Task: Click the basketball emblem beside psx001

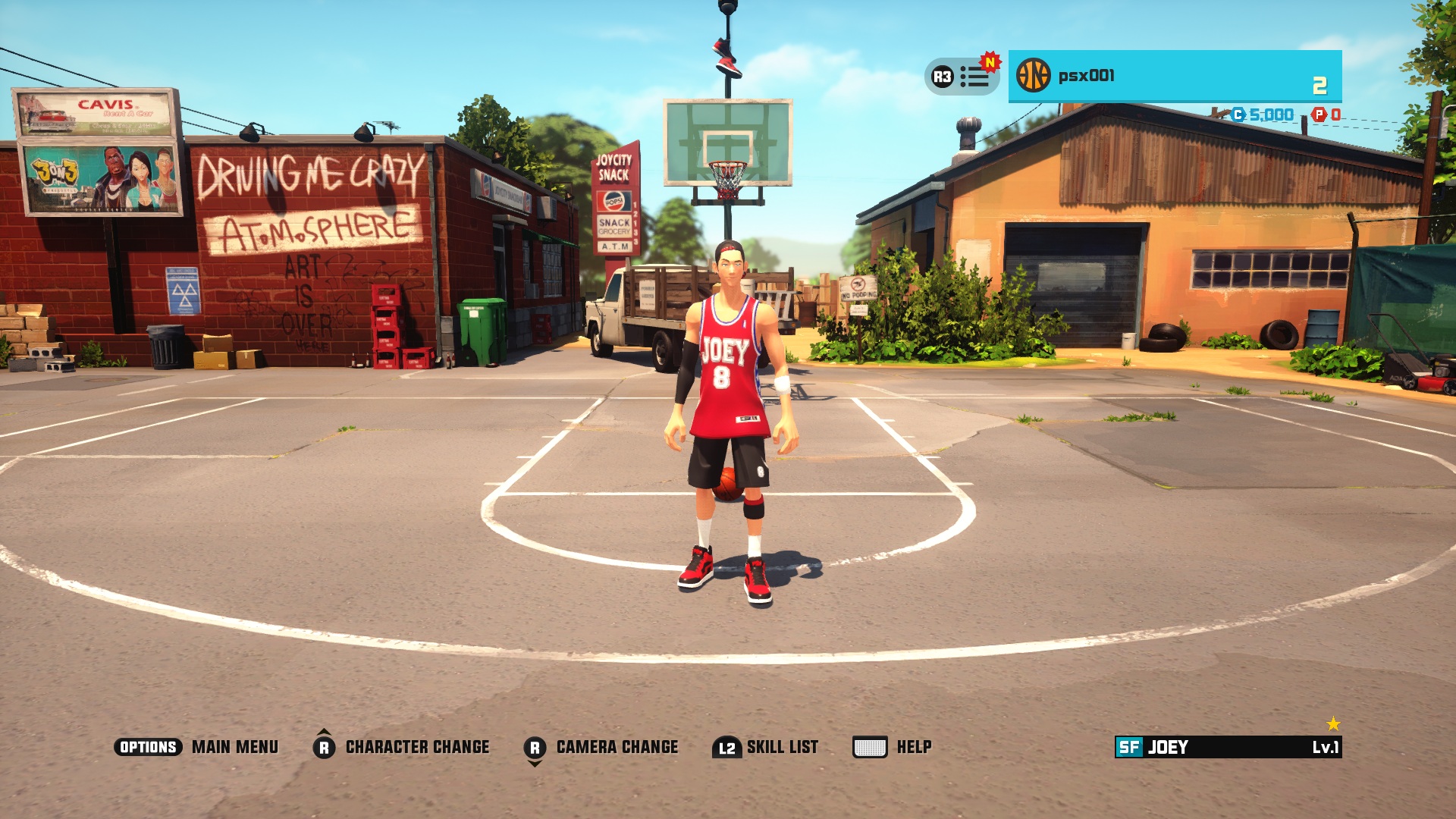Action: coord(1033,76)
